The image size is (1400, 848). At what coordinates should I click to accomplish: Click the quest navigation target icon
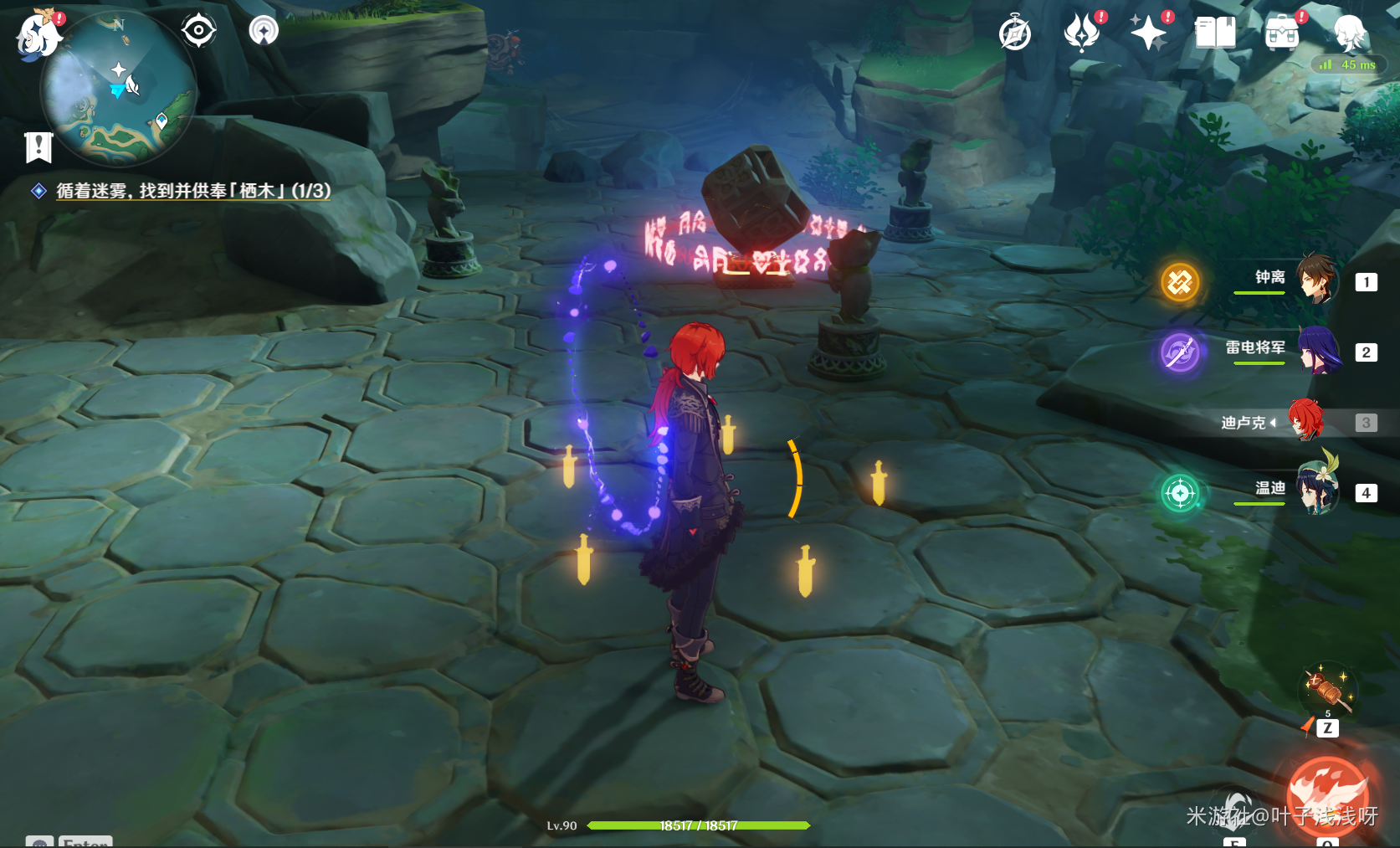coord(198,31)
